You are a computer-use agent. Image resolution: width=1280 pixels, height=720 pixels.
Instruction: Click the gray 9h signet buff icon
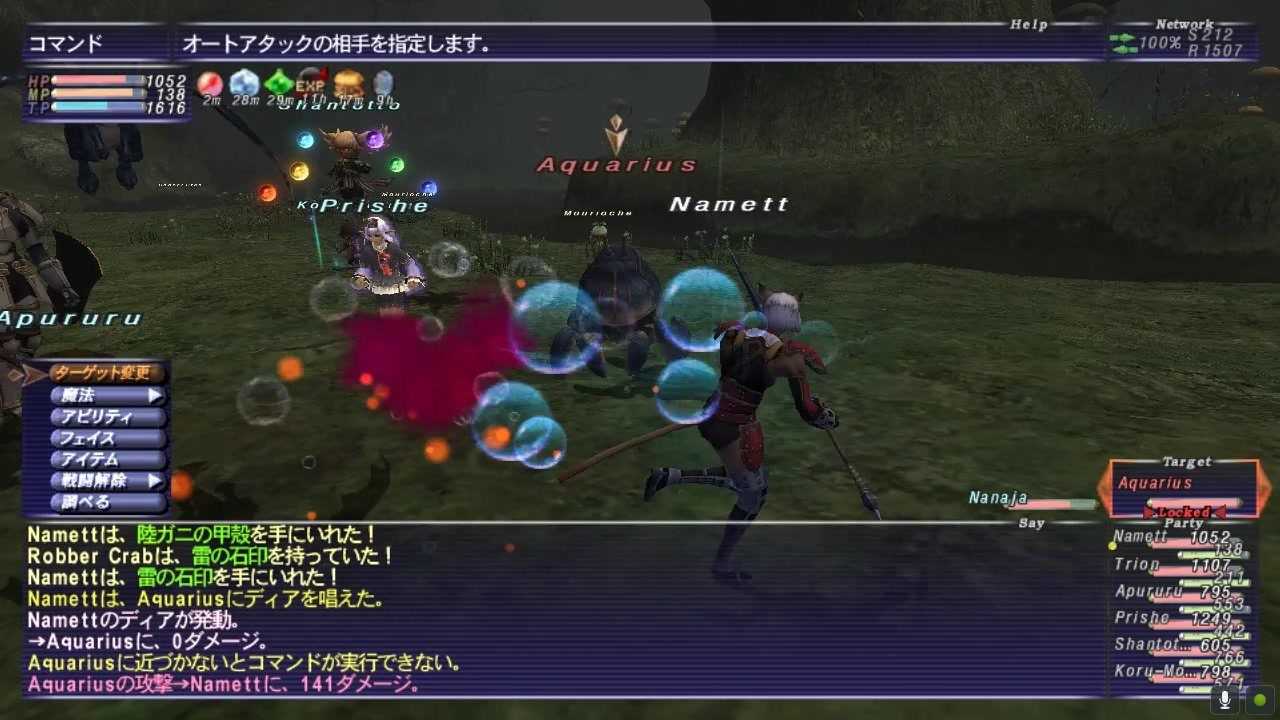point(383,83)
